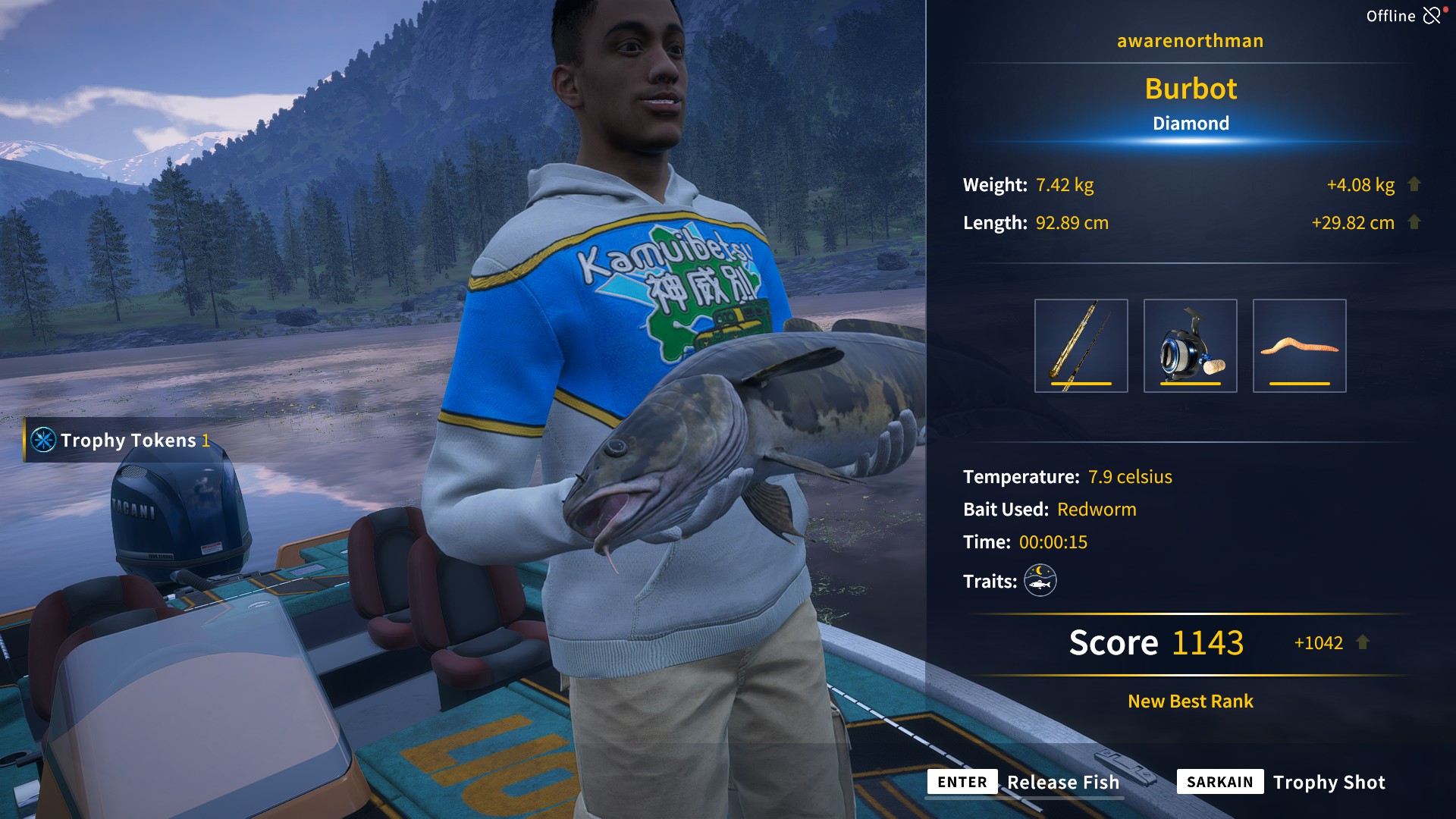Inspect the night fish trait icon
The image size is (1456, 819).
[x=1040, y=581]
